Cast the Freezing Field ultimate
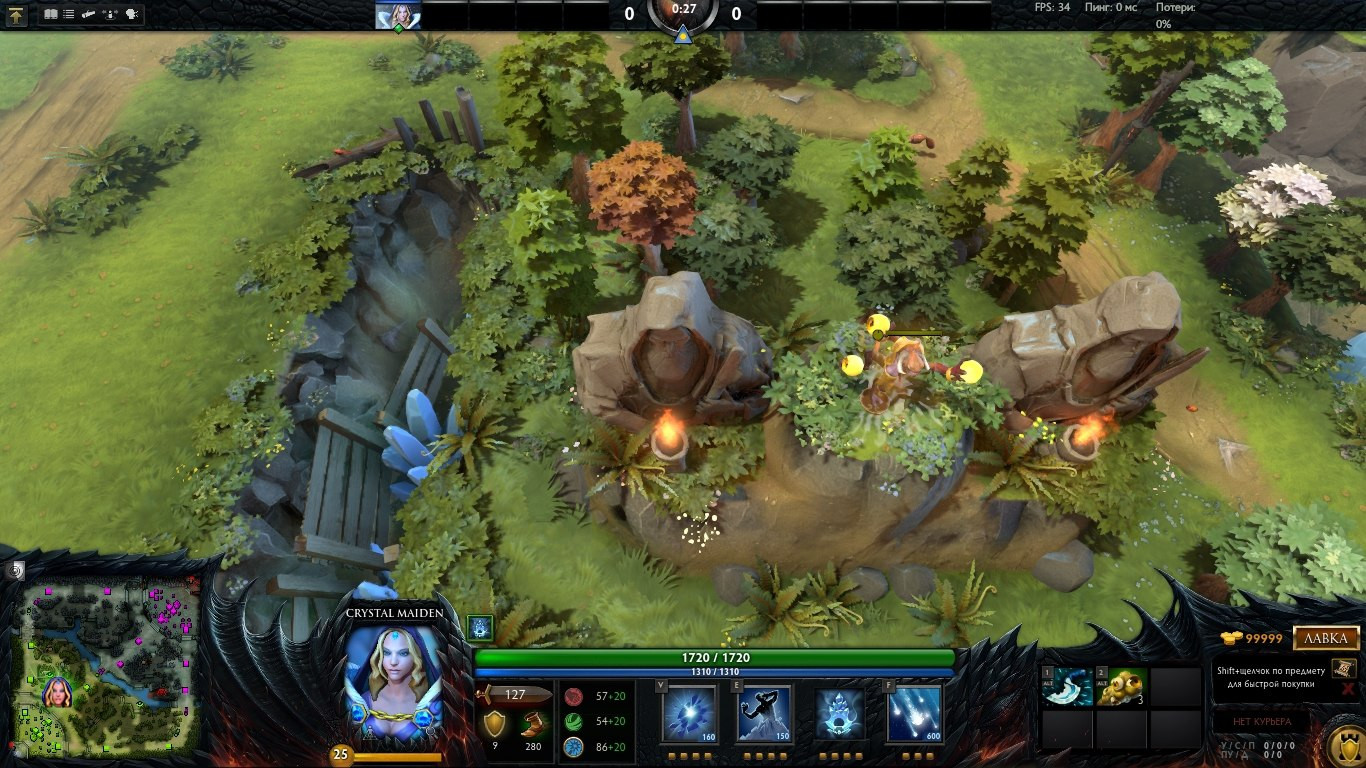This screenshot has width=1366, height=768. pyautogui.click(x=915, y=714)
